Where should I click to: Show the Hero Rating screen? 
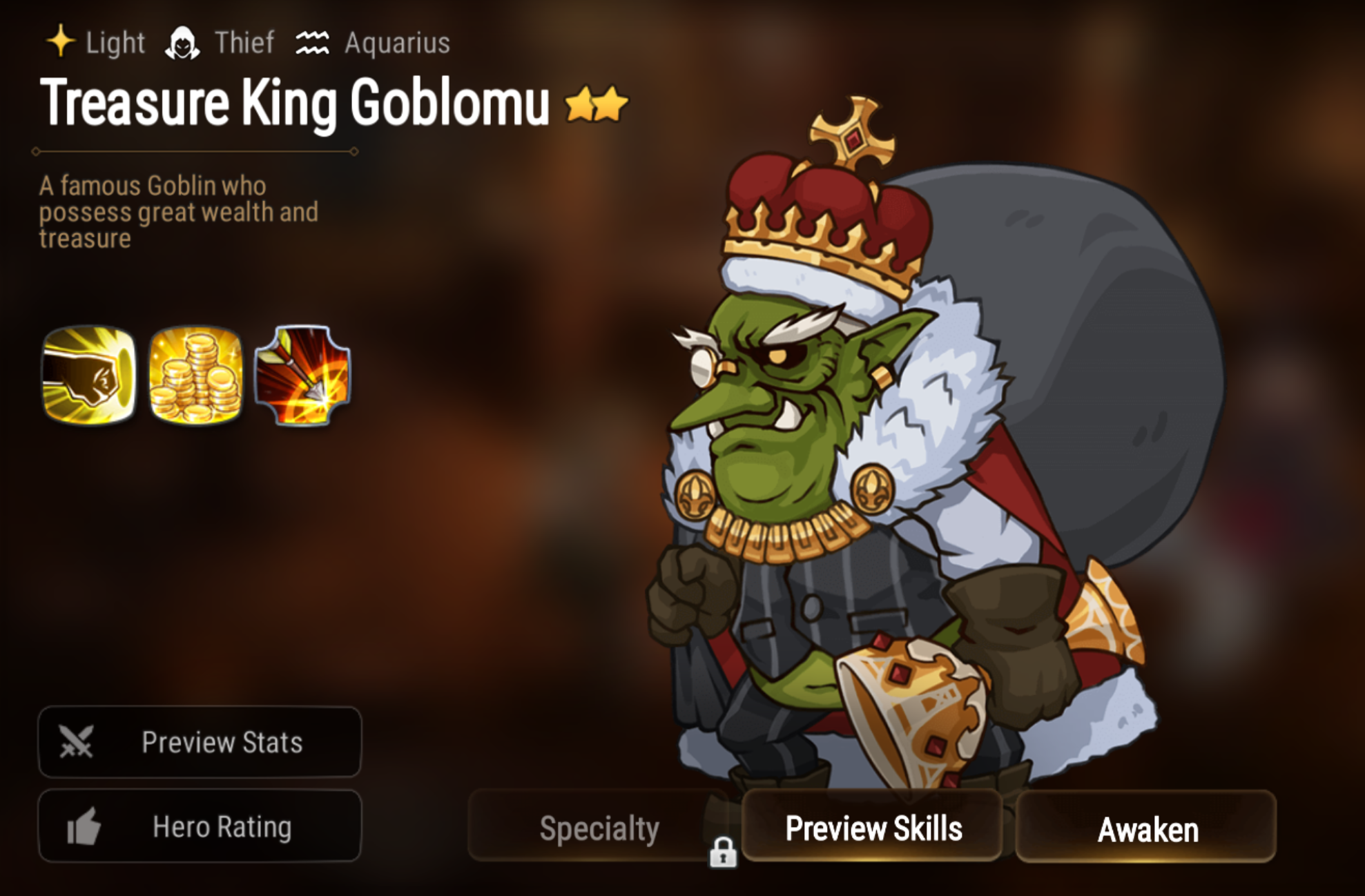[200, 826]
